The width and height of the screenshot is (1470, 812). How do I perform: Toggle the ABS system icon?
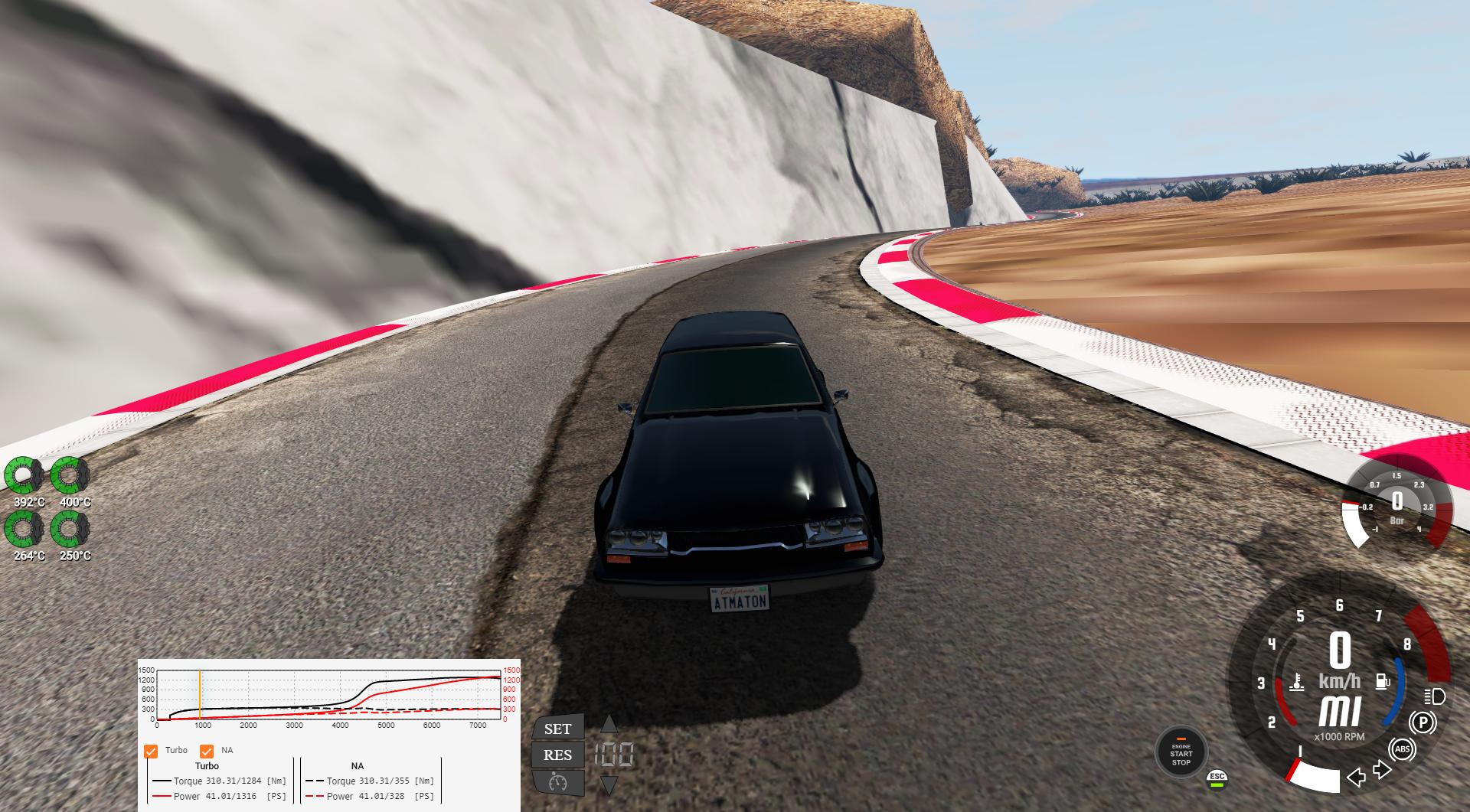click(1403, 749)
